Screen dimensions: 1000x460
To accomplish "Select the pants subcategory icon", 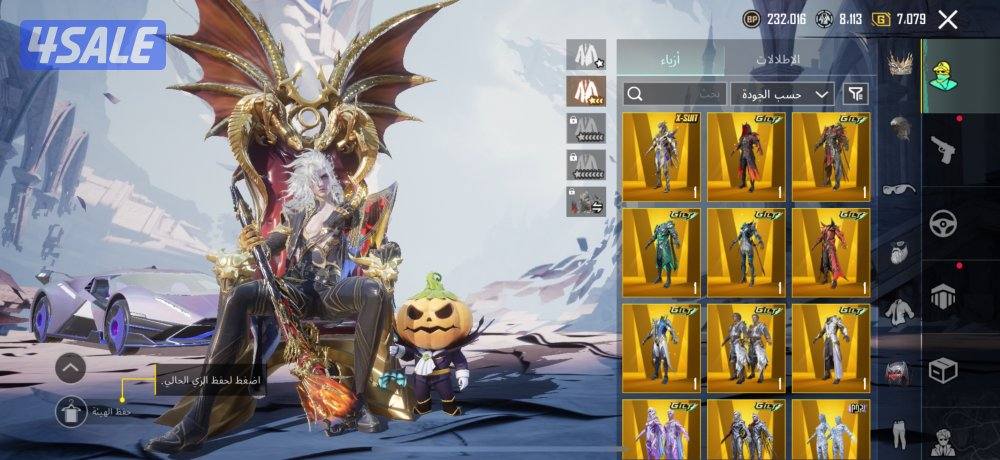I will coord(901,432).
